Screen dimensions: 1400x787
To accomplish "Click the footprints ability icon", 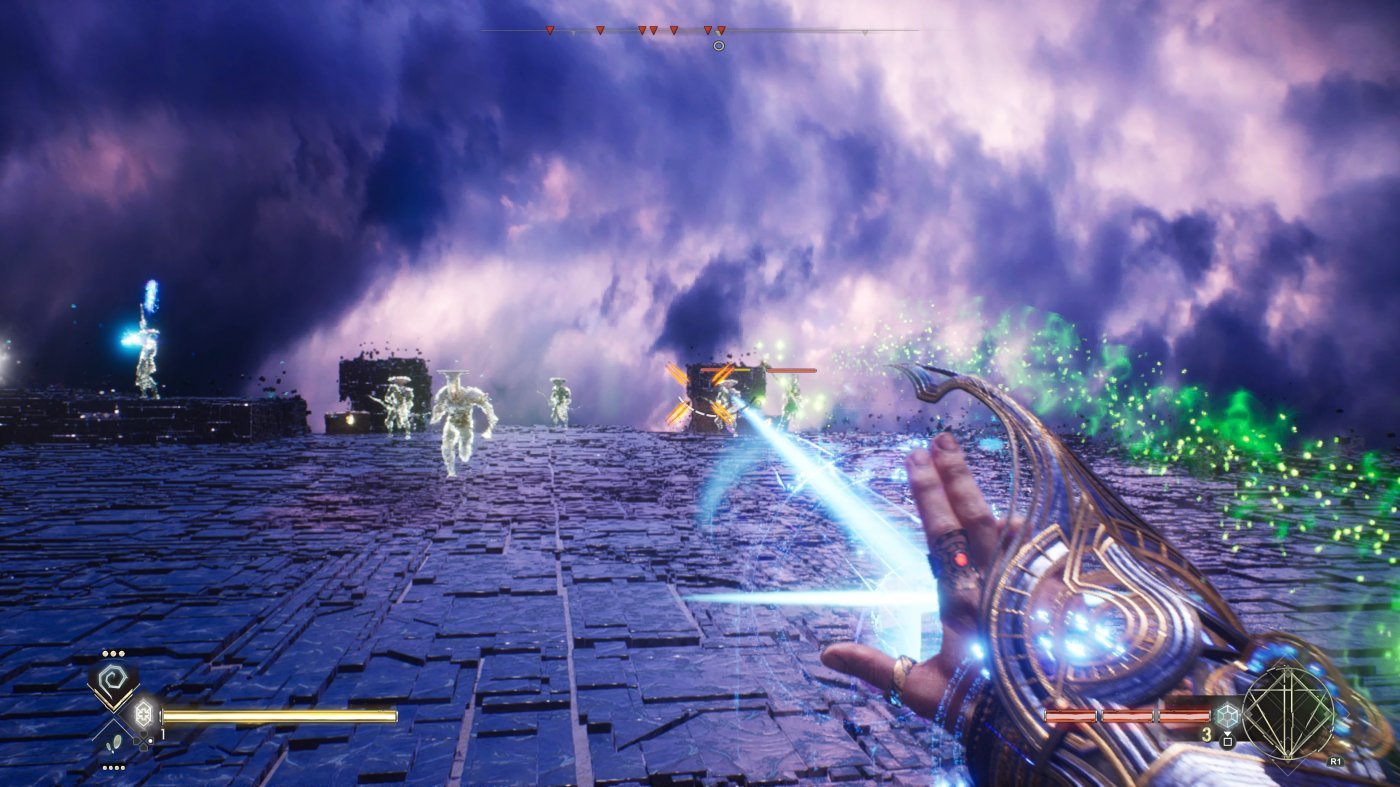I will [x=115, y=741].
